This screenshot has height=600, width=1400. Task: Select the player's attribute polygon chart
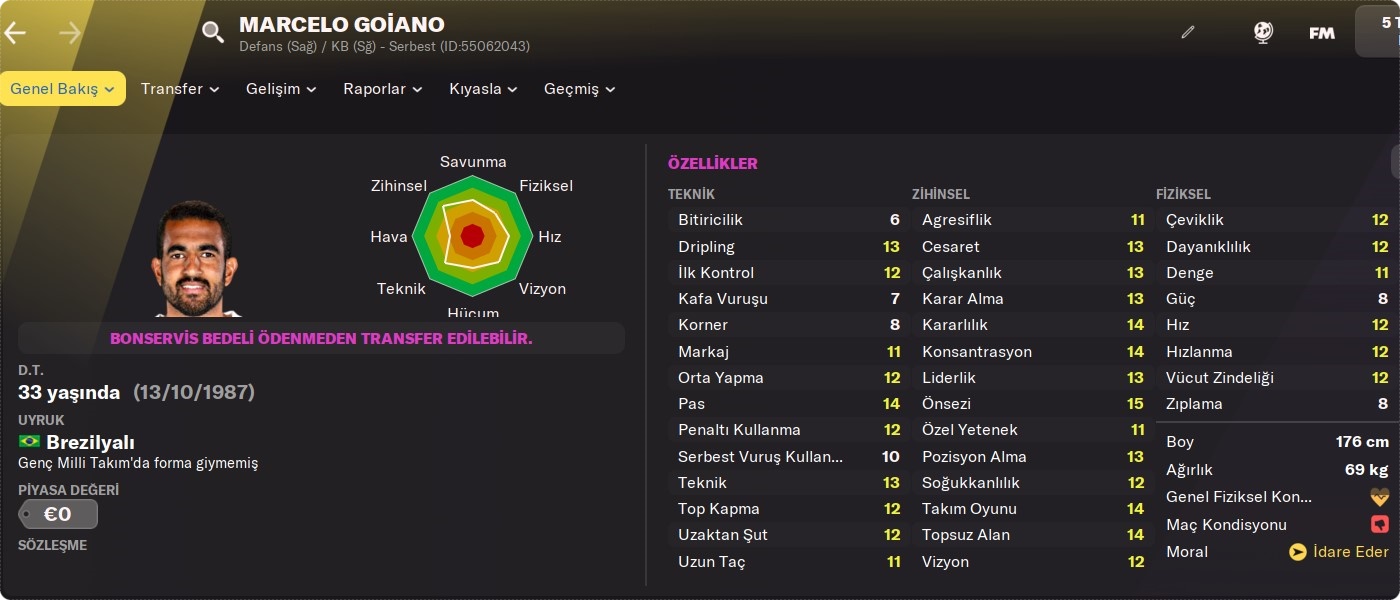point(472,236)
